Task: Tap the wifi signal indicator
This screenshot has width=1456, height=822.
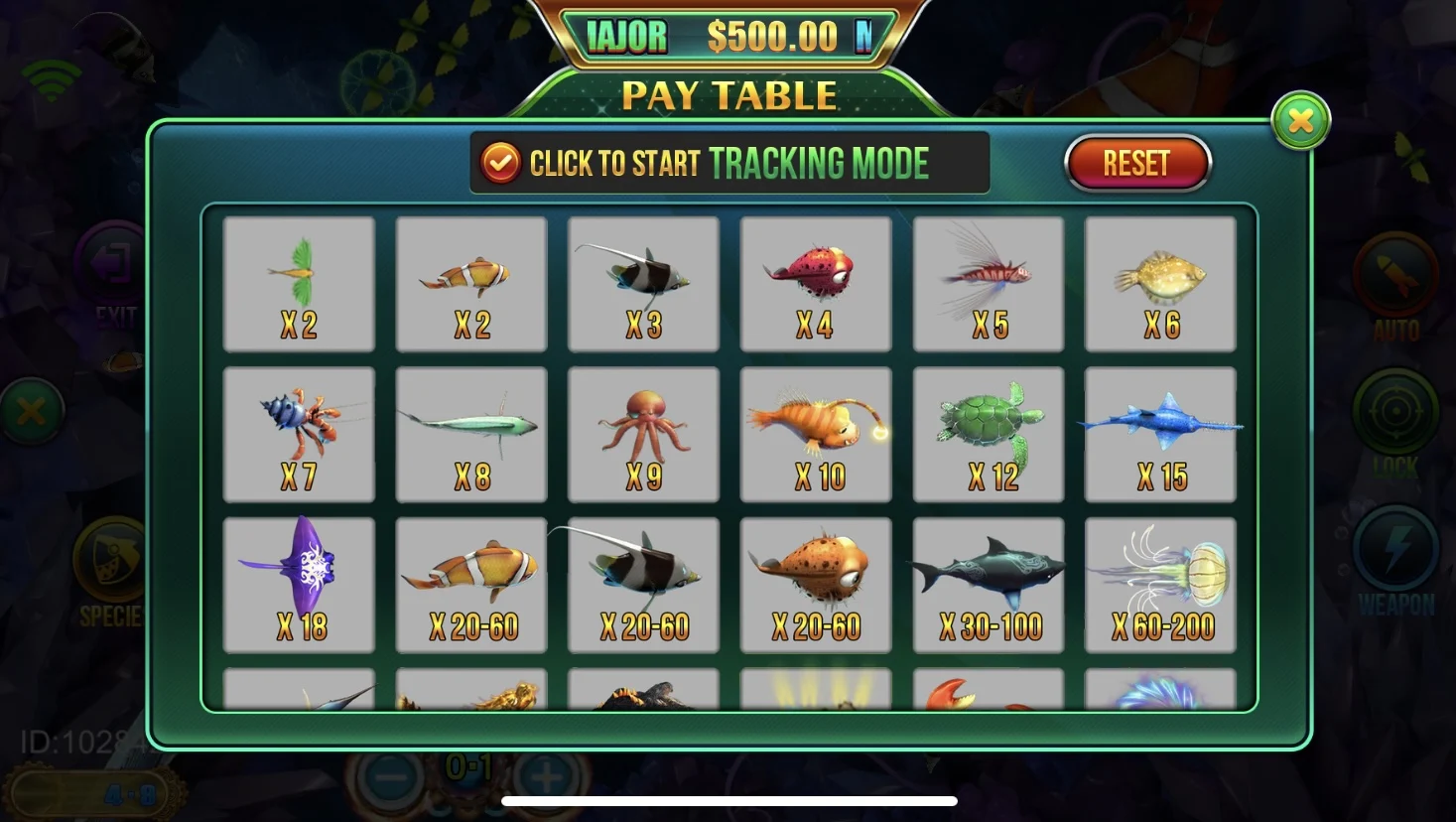Action: point(54,75)
